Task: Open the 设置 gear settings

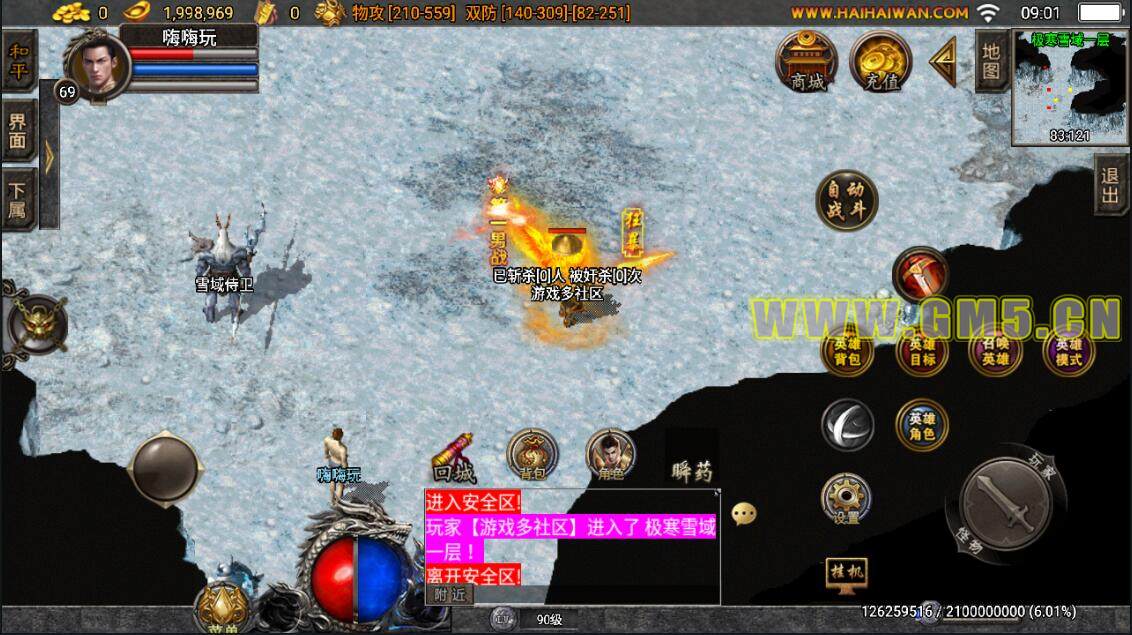Action: (x=846, y=498)
